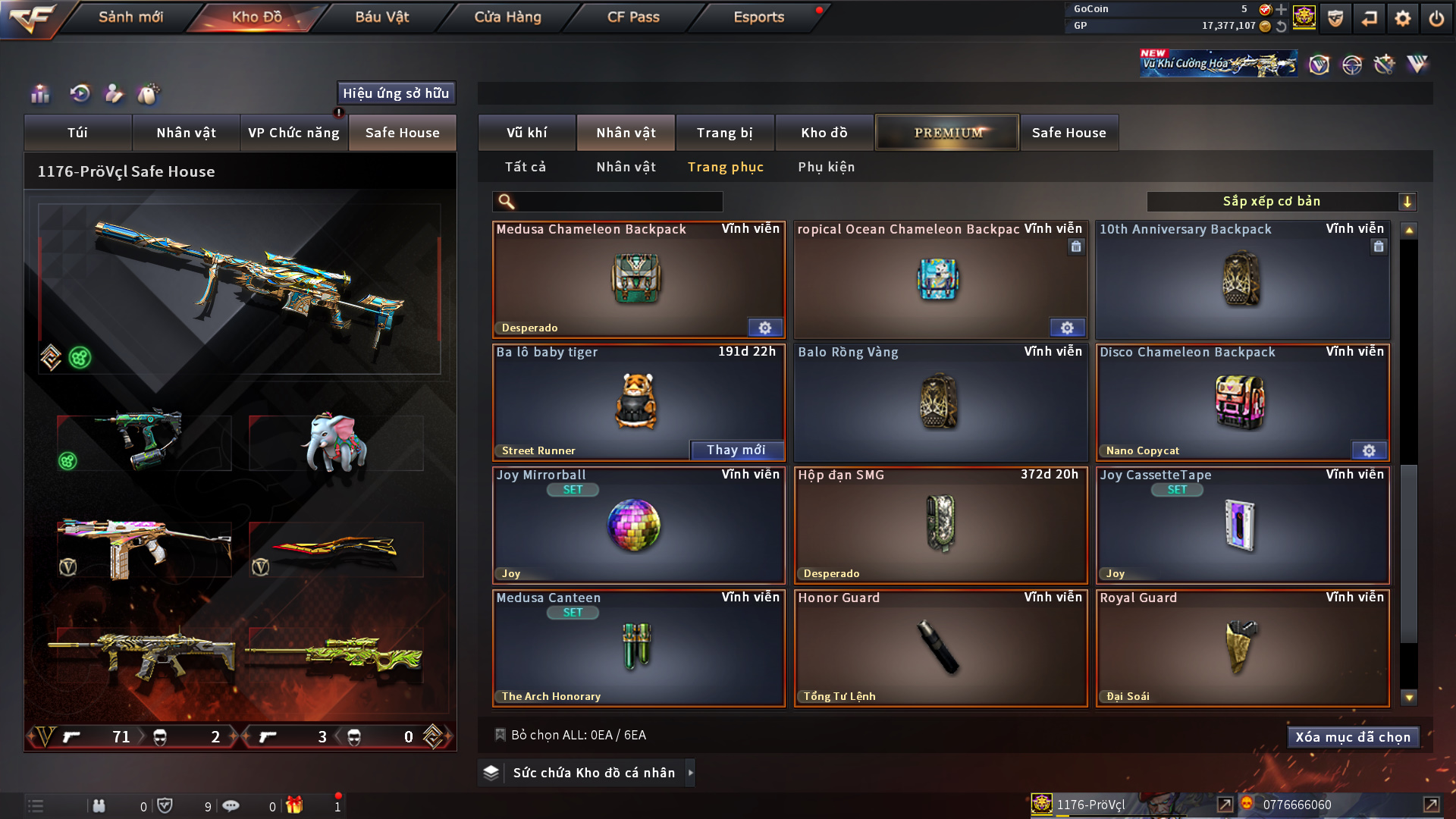Switch to the Báu Vật tab
This screenshot has height=819, width=1456.
pyautogui.click(x=381, y=17)
